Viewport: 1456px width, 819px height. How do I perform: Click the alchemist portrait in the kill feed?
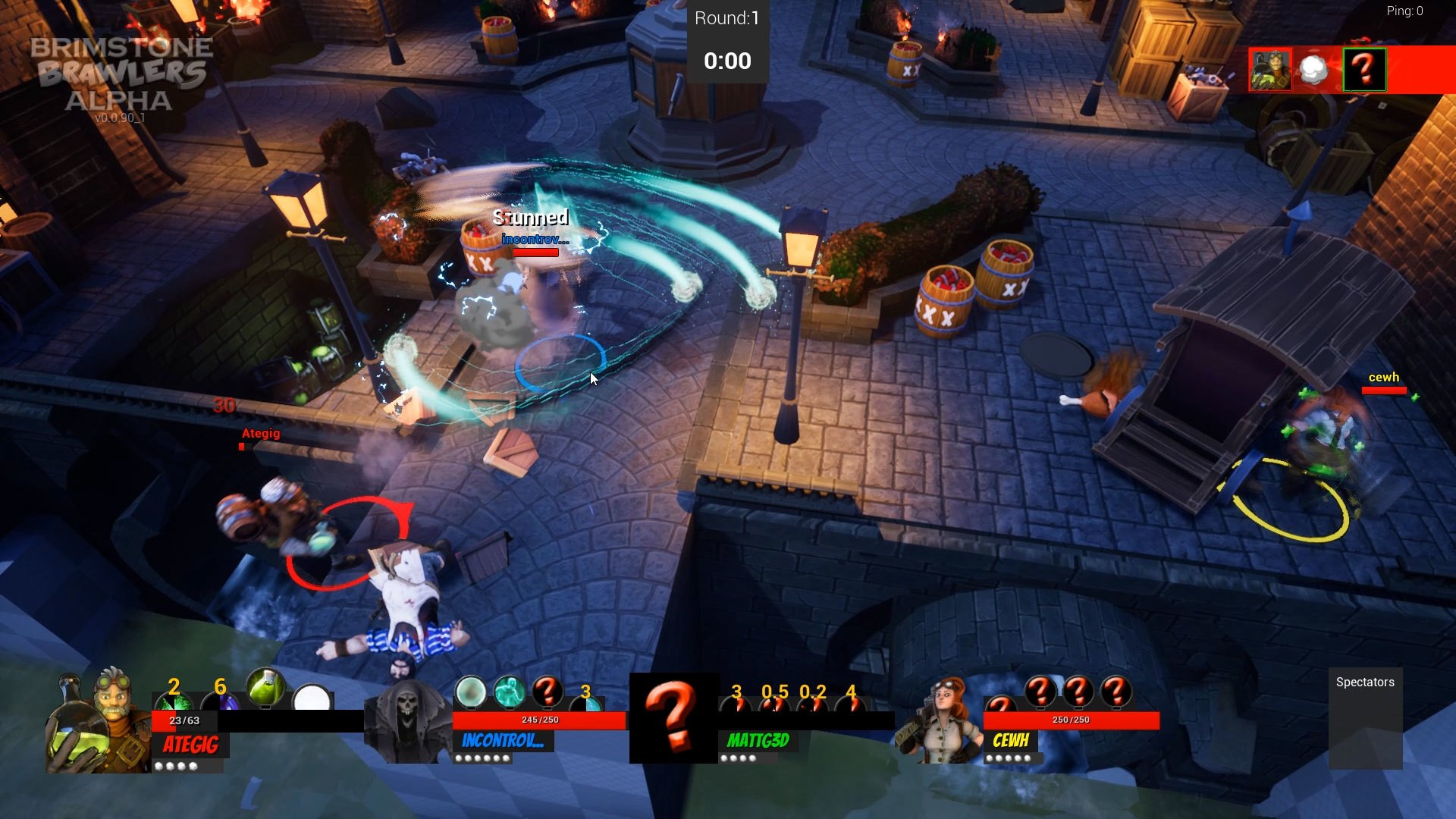(1270, 70)
